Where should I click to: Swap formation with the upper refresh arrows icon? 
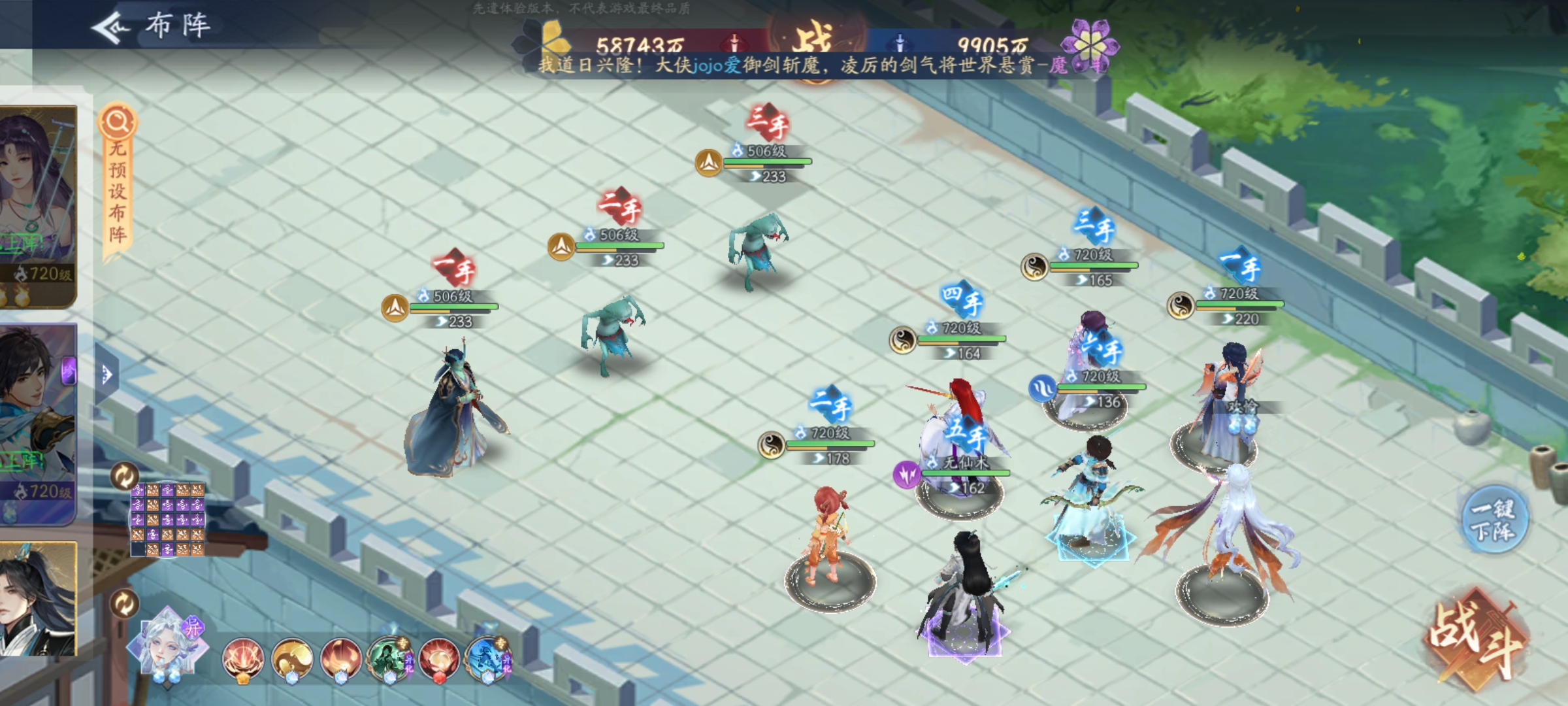[124, 477]
